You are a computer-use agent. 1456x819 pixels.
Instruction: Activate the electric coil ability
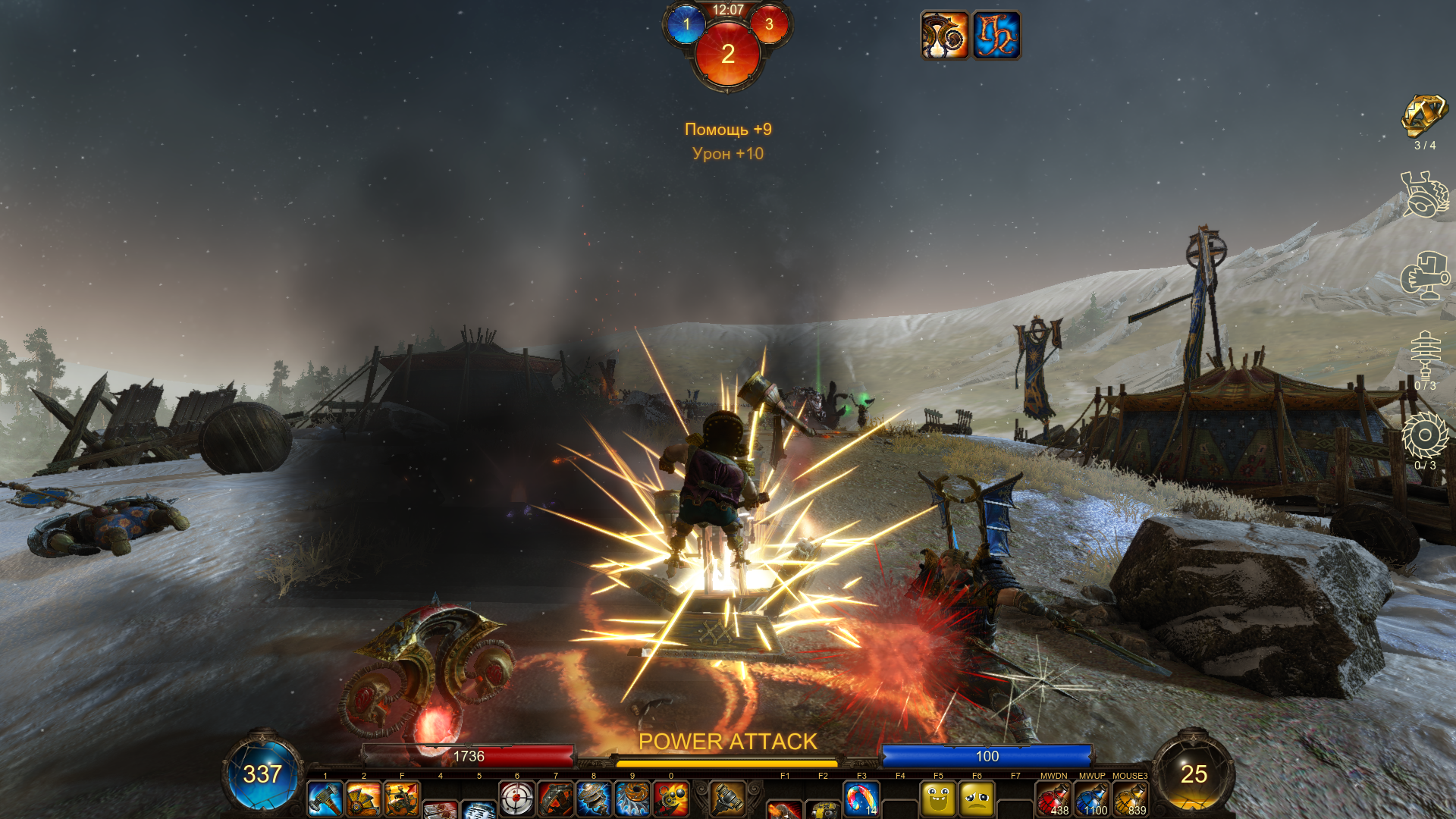point(594,799)
